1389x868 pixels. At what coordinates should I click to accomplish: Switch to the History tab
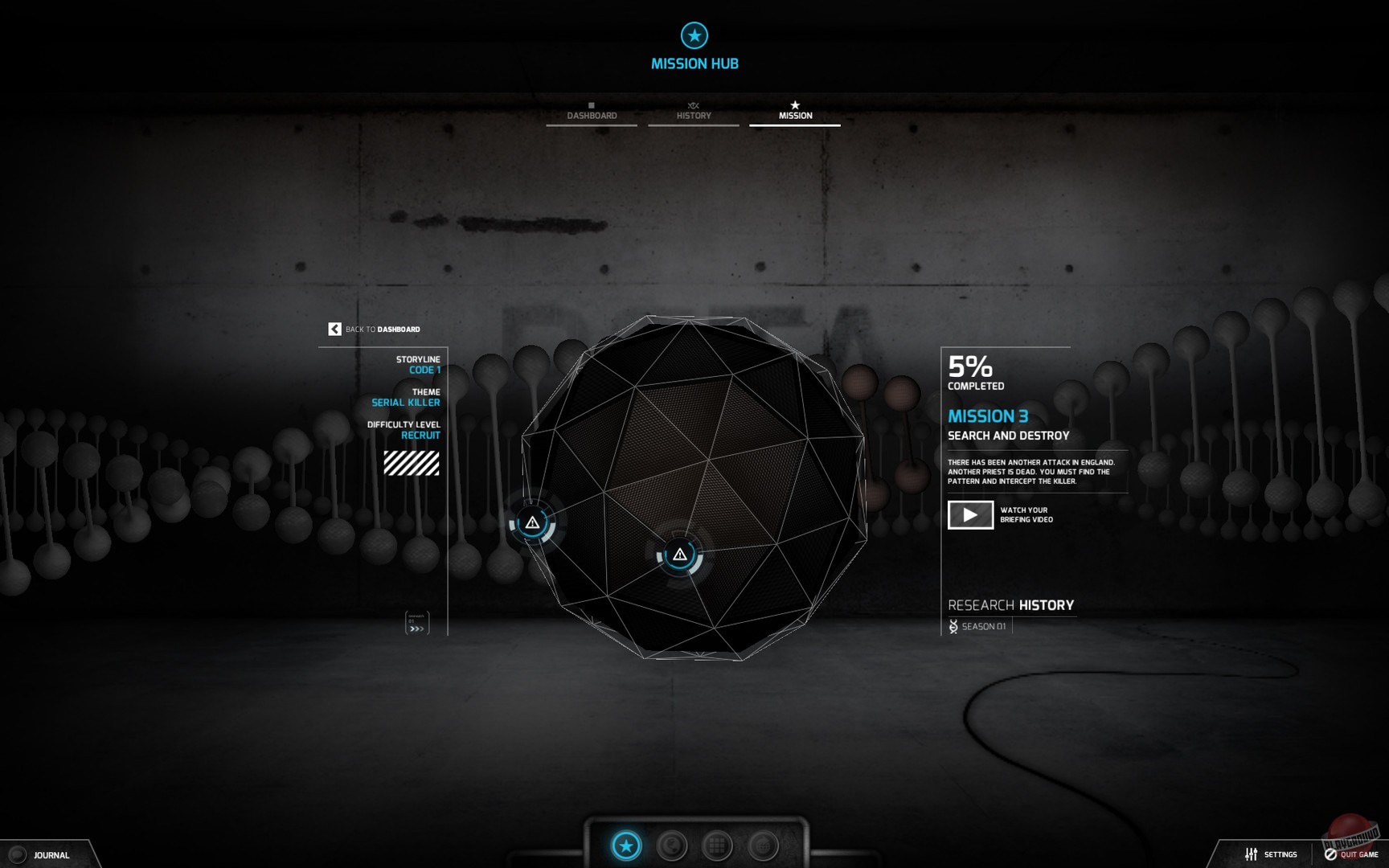click(x=694, y=114)
